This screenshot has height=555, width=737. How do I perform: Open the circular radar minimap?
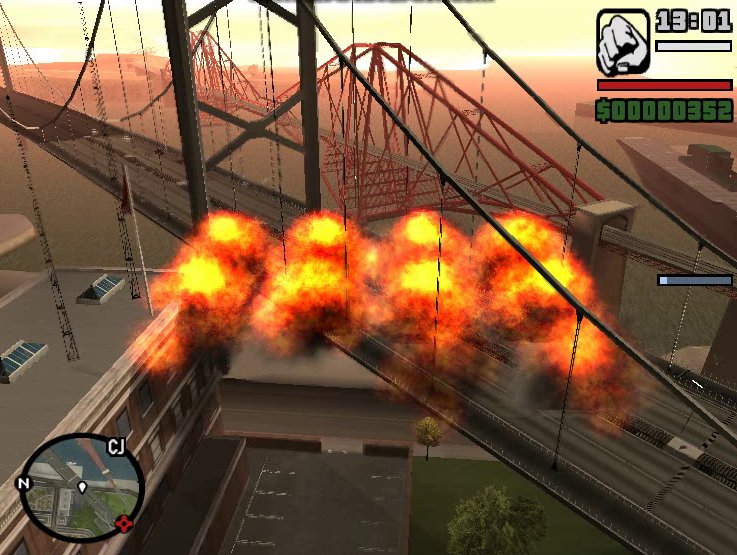pos(81,487)
